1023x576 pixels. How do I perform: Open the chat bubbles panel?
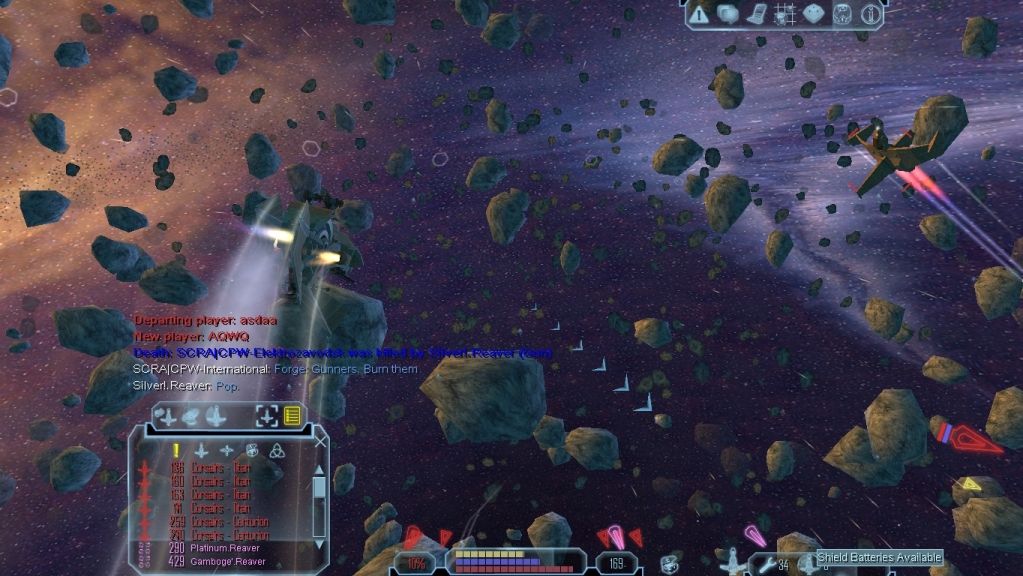pos(728,14)
